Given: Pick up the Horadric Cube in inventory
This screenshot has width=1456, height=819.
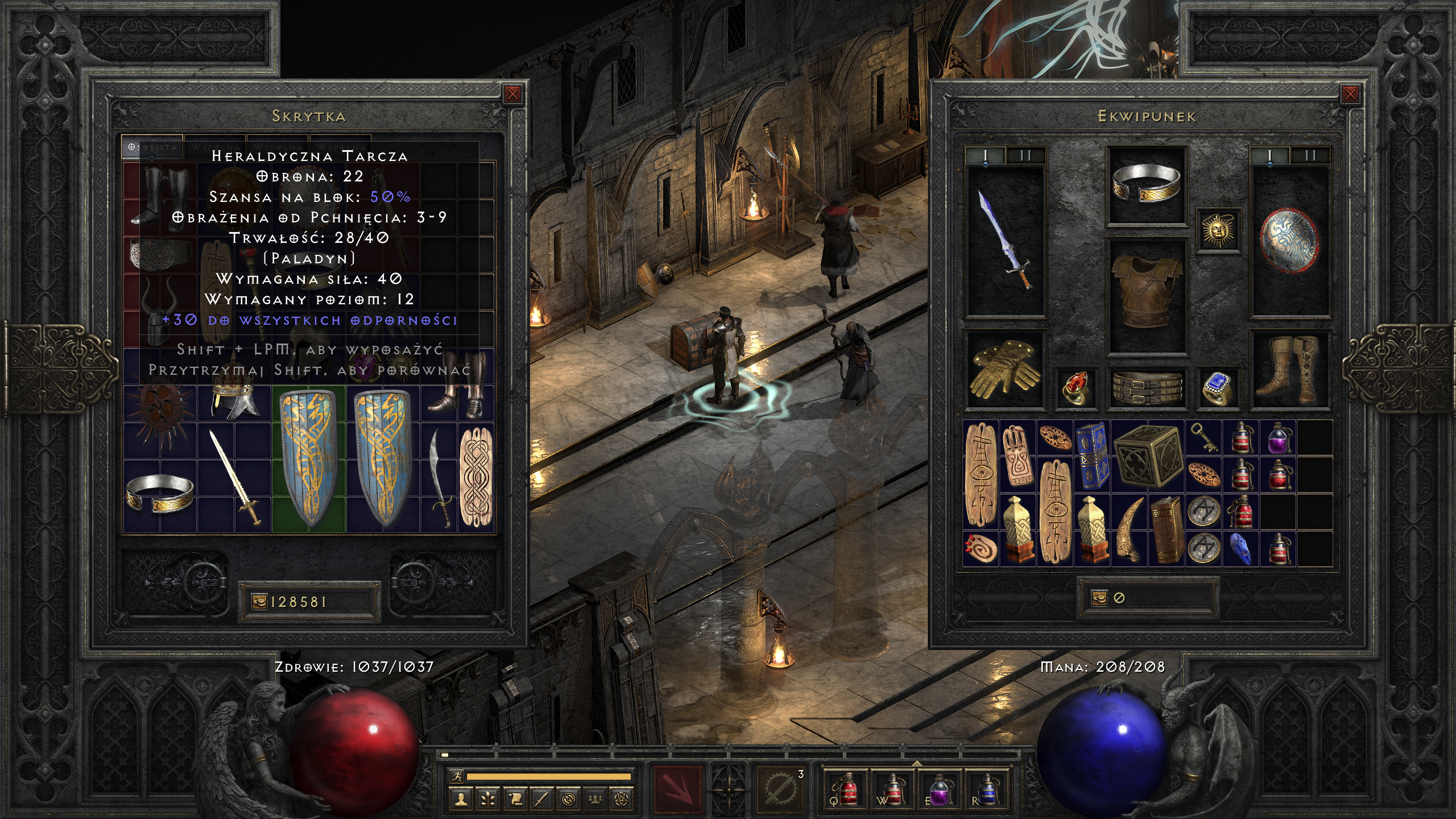Looking at the screenshot, I should [x=1148, y=456].
